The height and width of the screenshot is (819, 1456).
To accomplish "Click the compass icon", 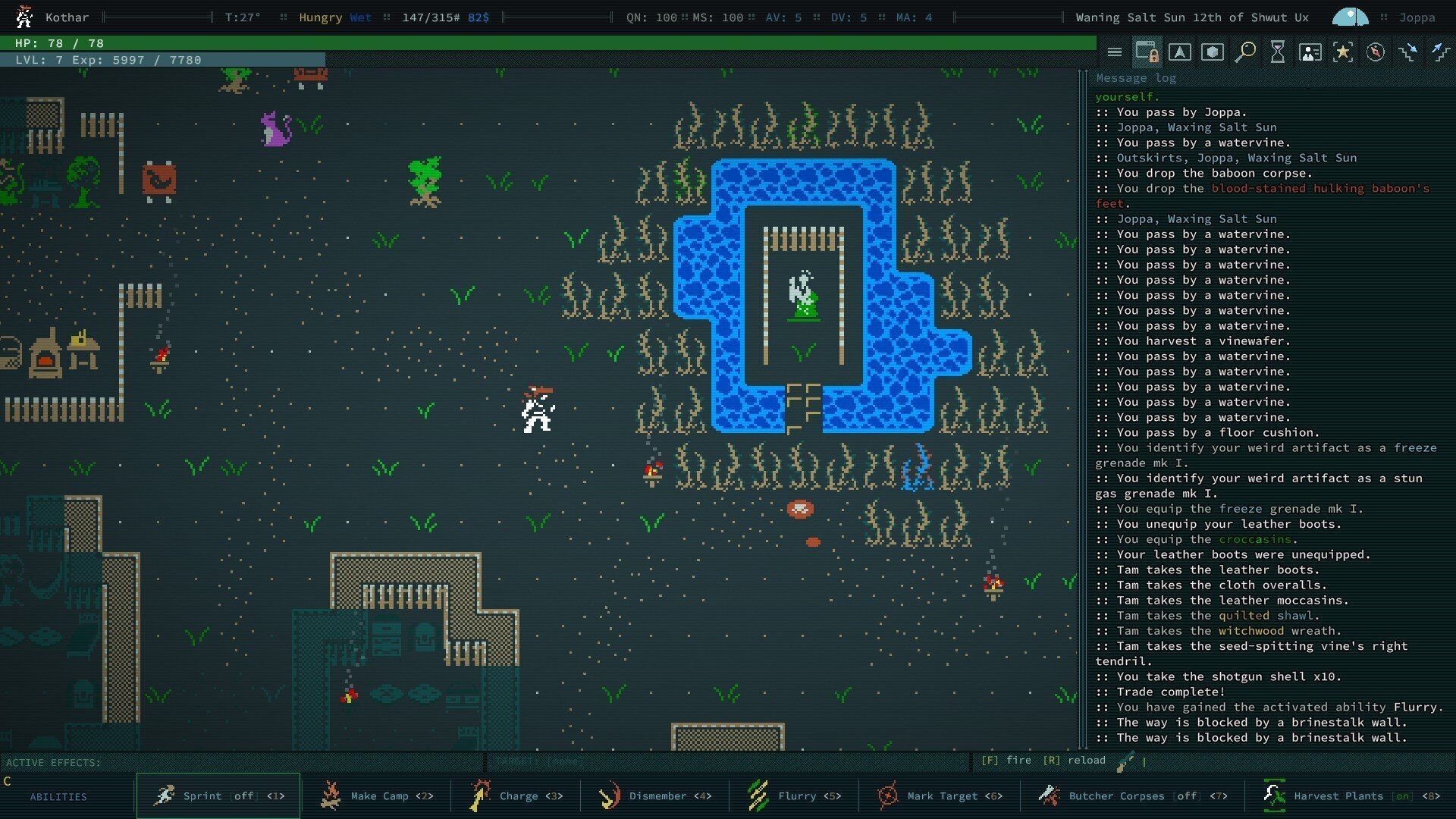I will (x=1376, y=52).
